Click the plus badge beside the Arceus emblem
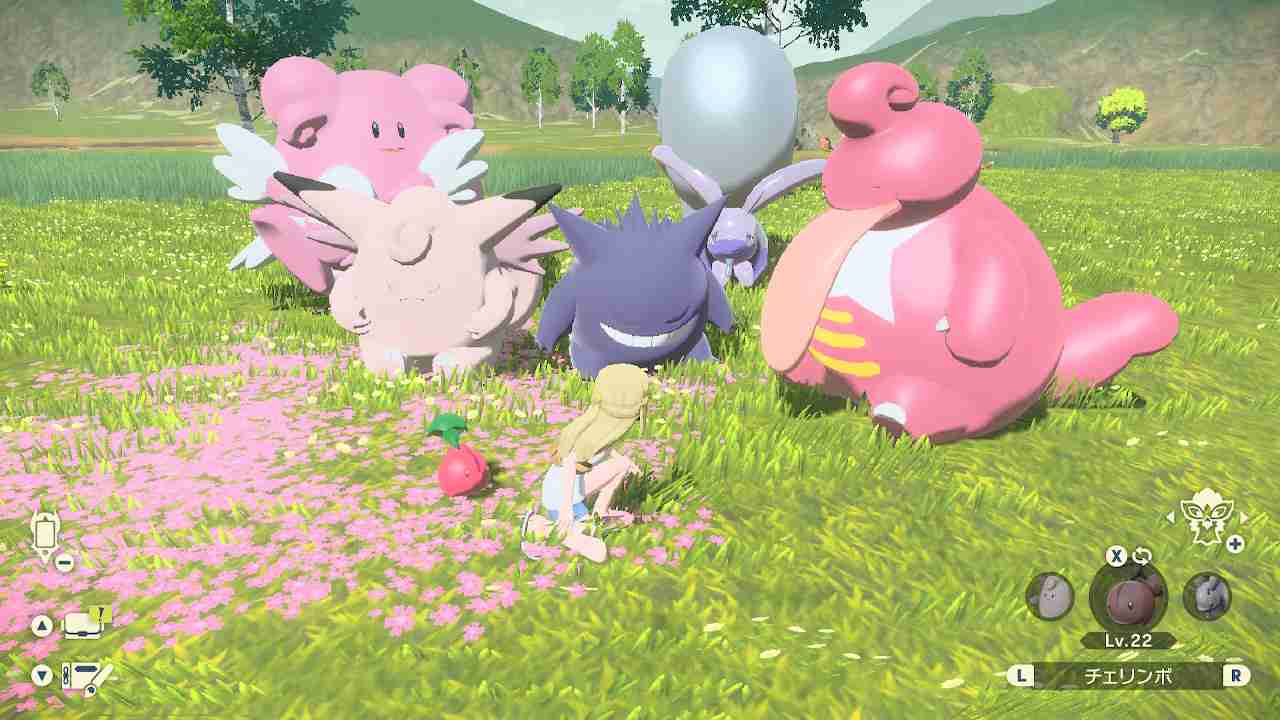1280x720 pixels. (x=1233, y=544)
